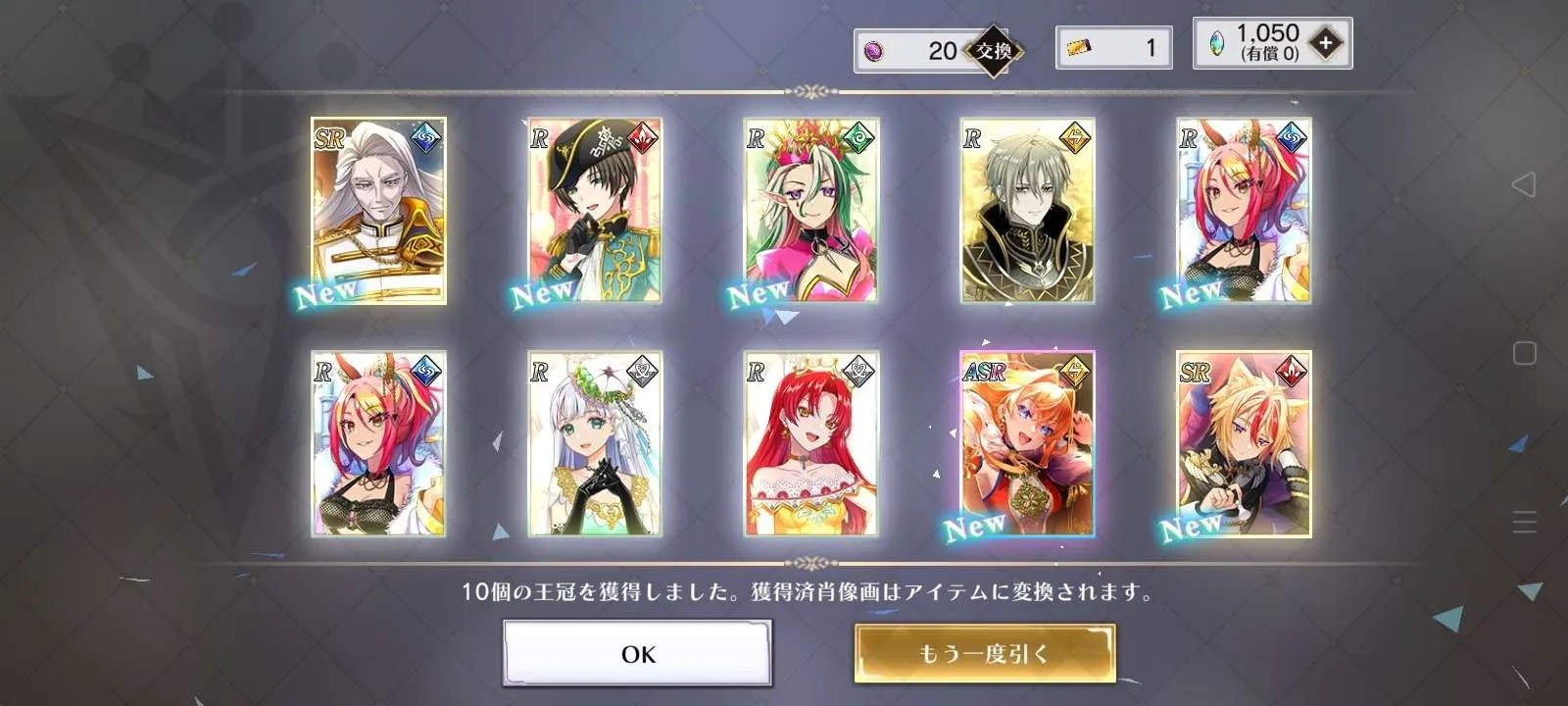Tap the Android back triangle button
1568x706 pixels.
[x=1524, y=184]
